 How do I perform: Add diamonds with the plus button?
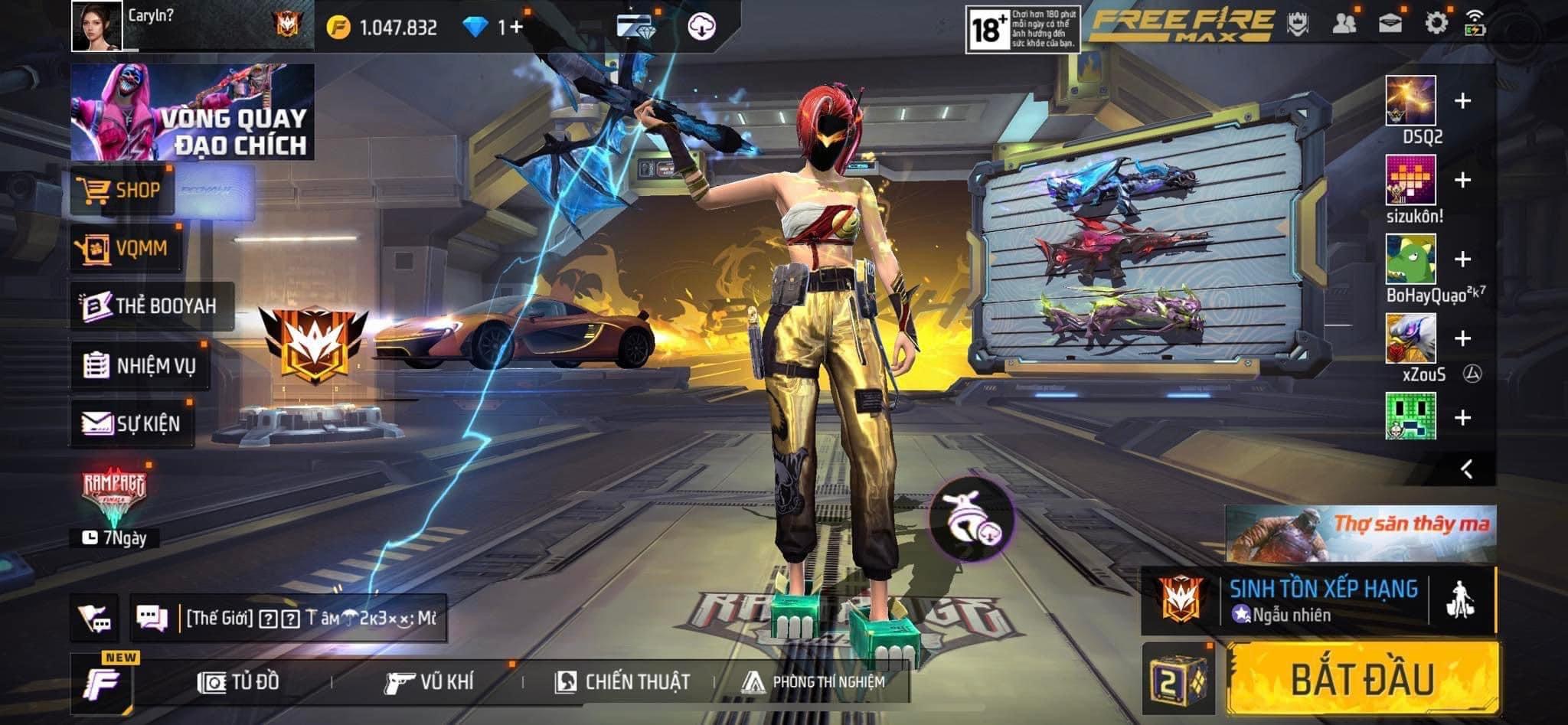pos(515,28)
